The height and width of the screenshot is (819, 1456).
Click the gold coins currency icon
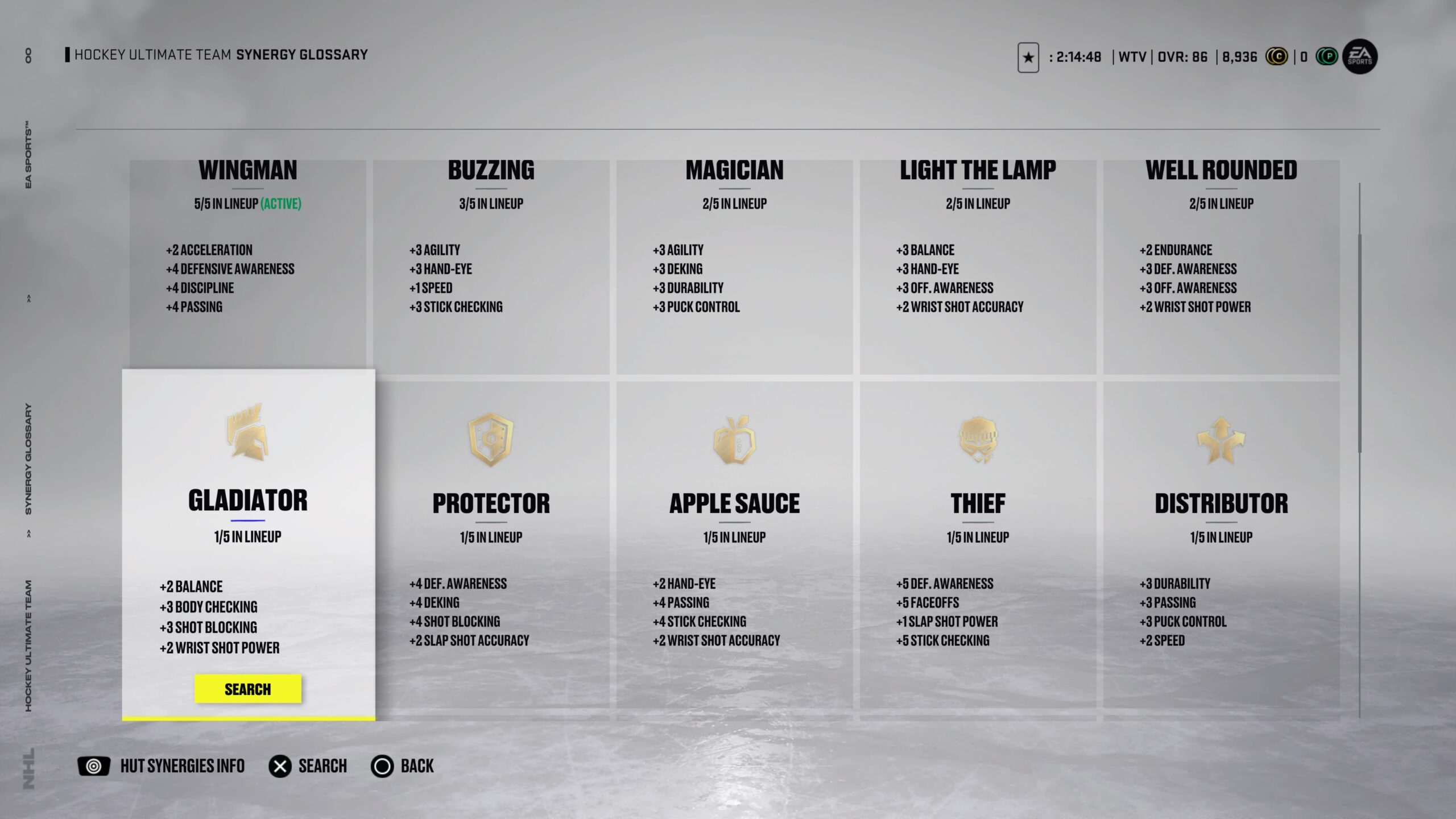coord(1276,57)
